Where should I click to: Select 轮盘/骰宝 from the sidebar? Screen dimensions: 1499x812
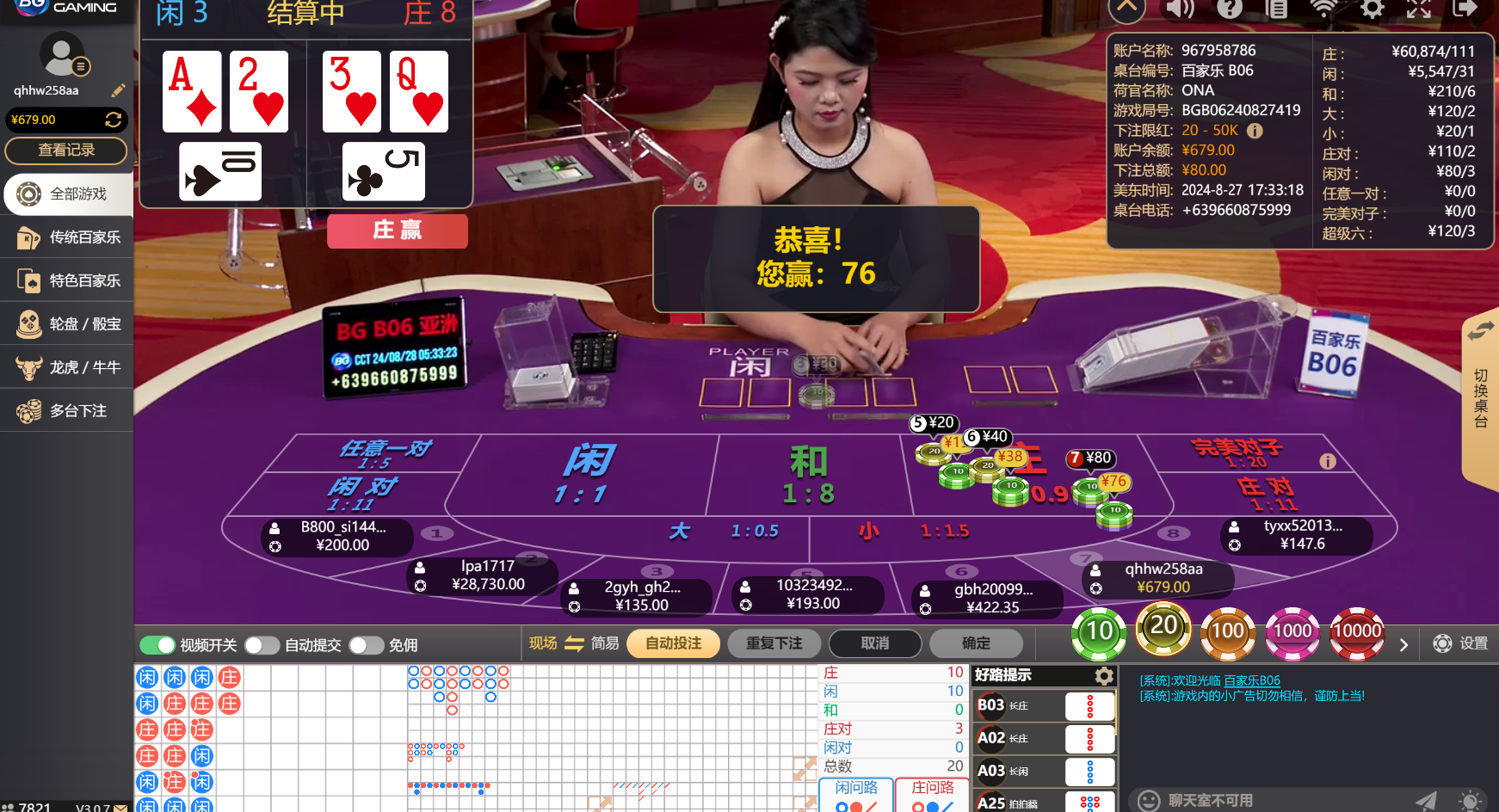click(66, 323)
